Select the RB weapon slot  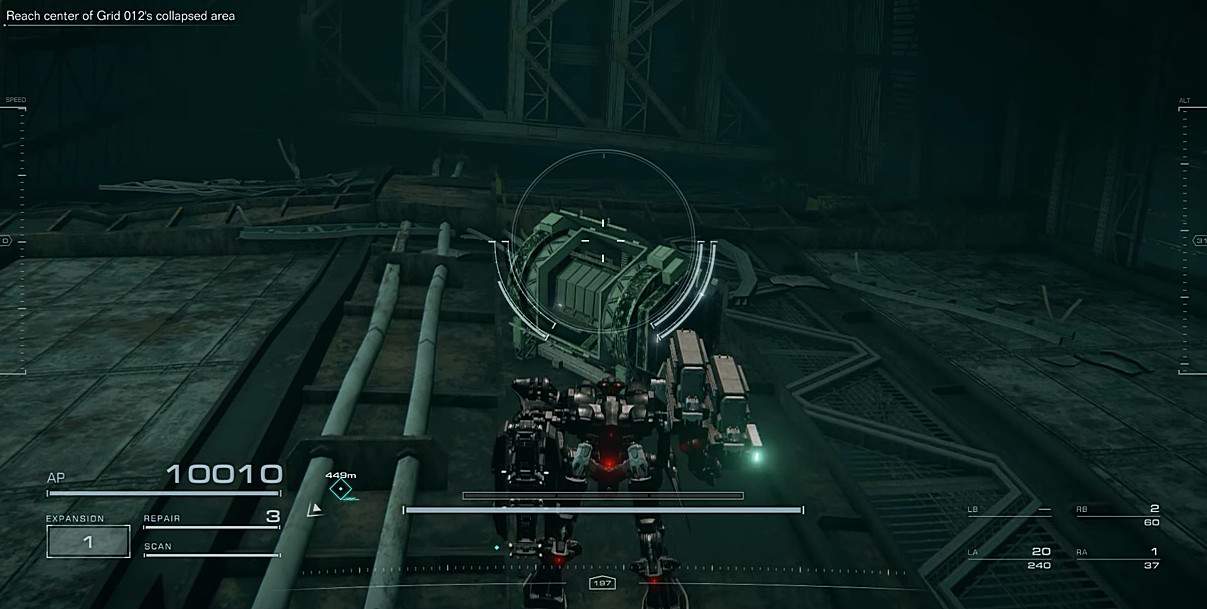[1117, 514]
